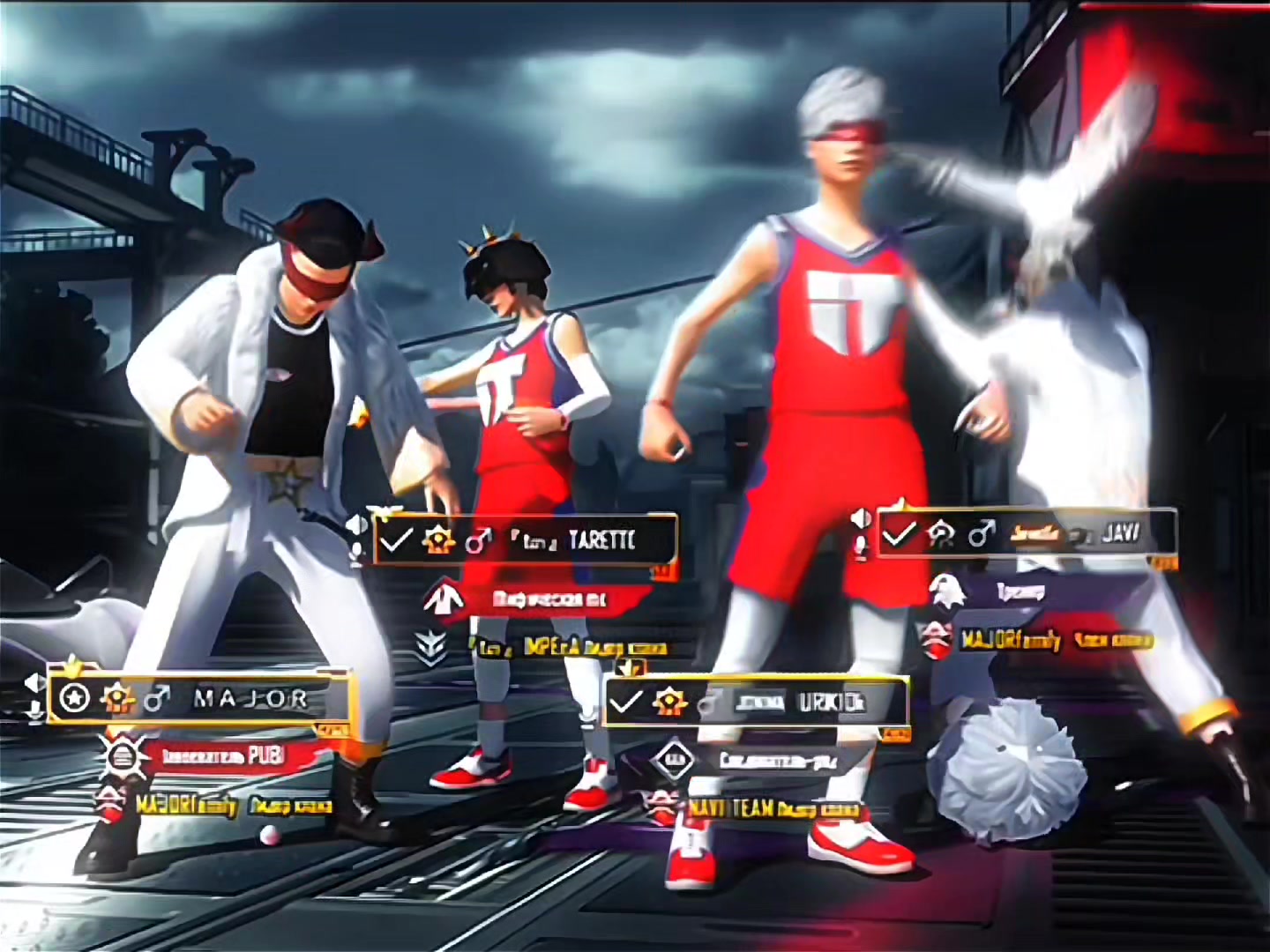This screenshot has height=952, width=1270.
Task: Toggle the microphone icon beside JAVI
Action: coord(863,547)
